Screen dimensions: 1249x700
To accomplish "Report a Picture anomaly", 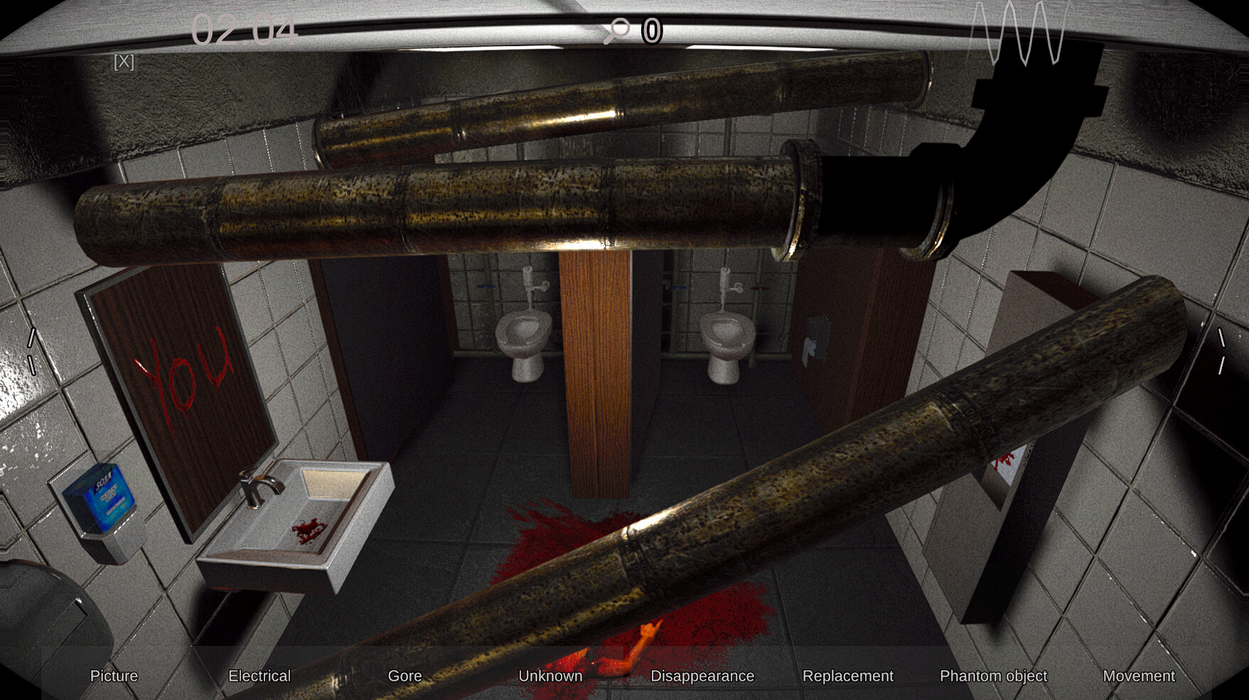I will pyautogui.click(x=114, y=676).
